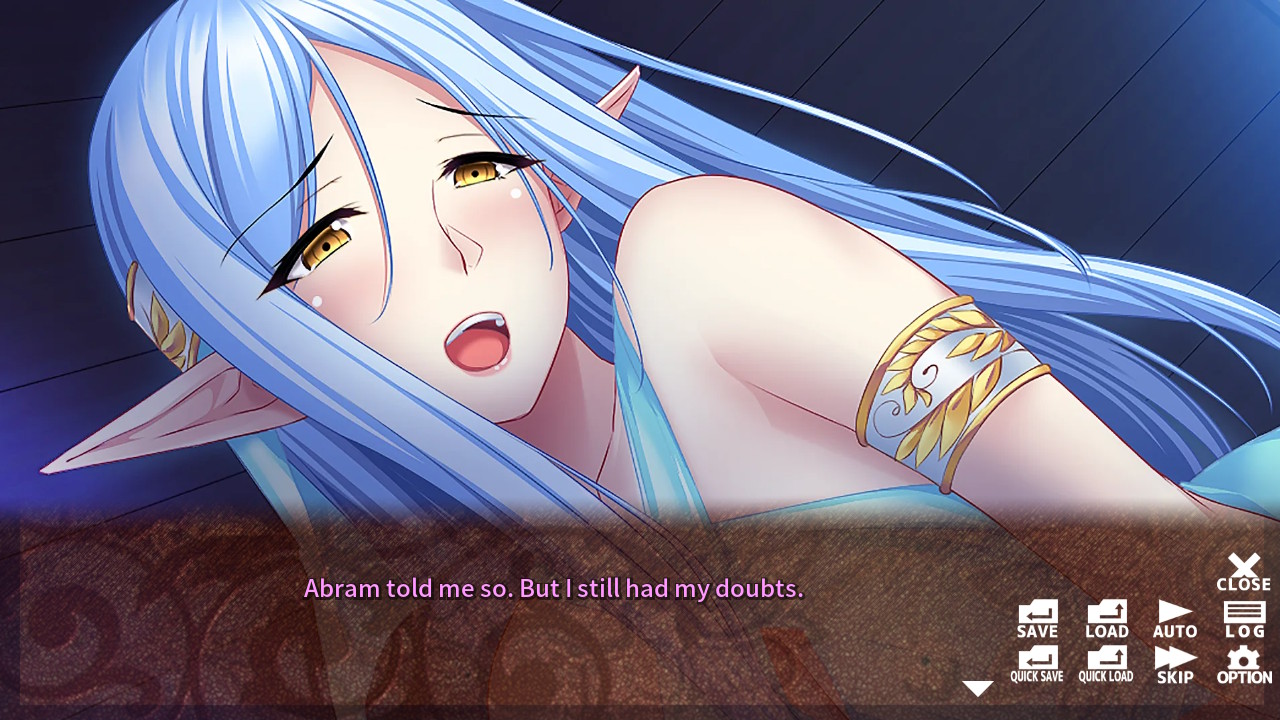Perform a quick save
Screen dimensions: 1280x720
tap(1036, 663)
